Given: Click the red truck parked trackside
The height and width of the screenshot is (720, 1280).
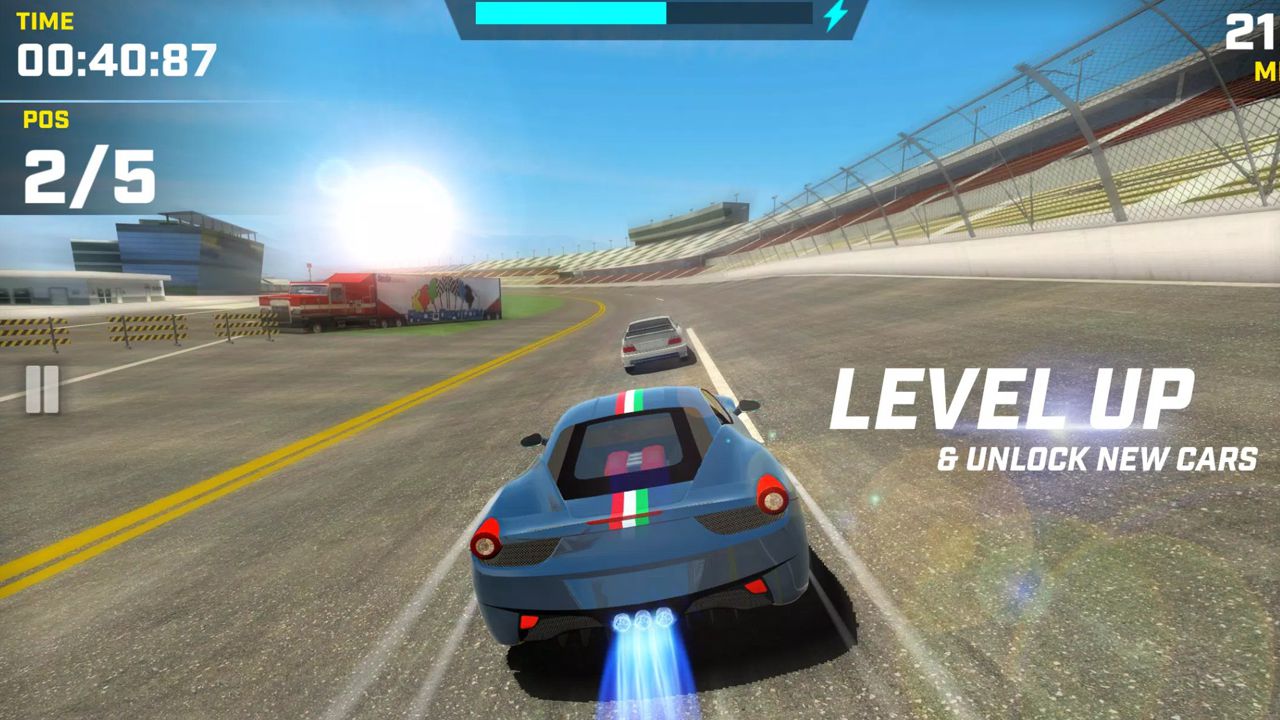Looking at the screenshot, I should (330, 295).
